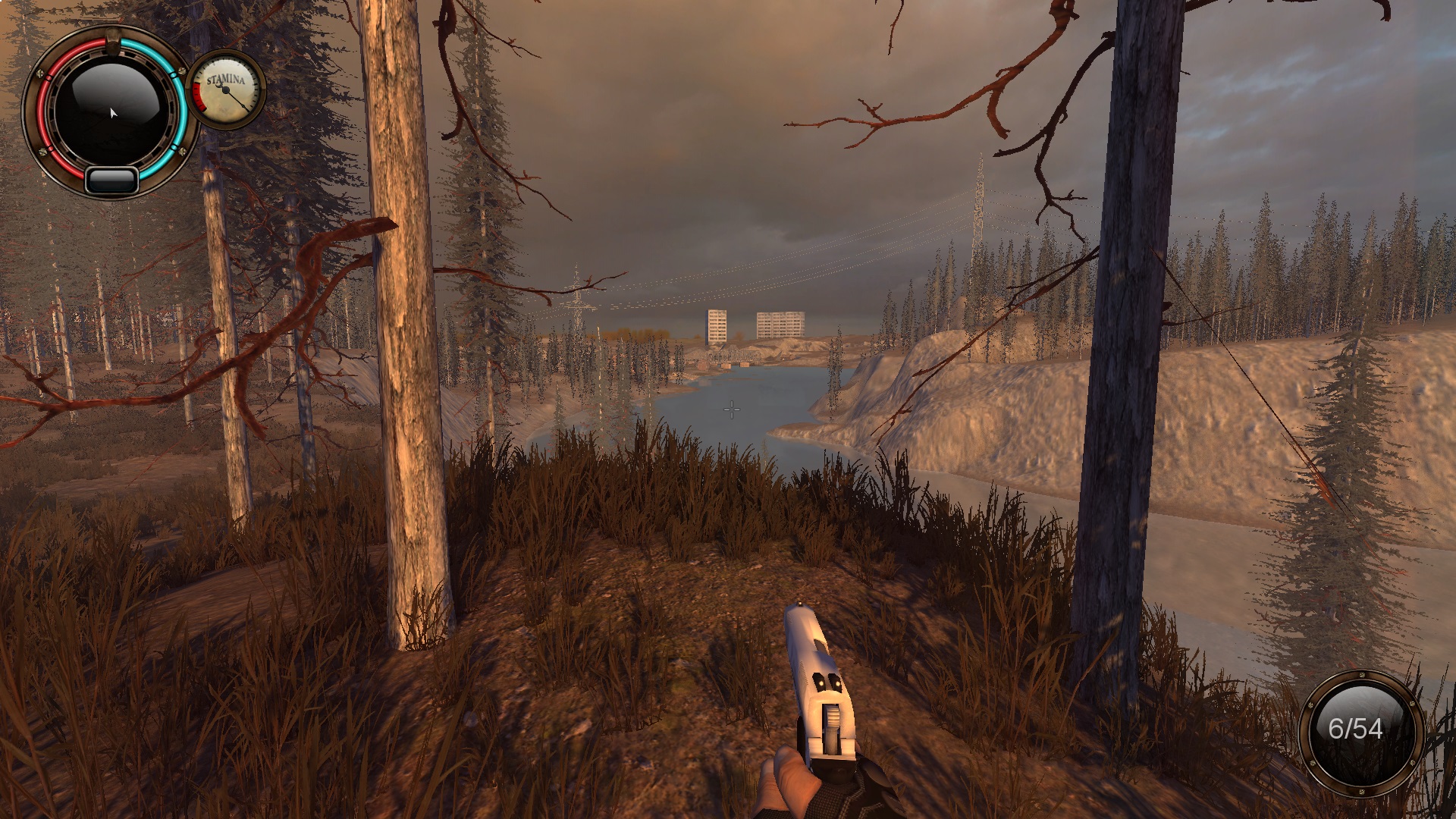Screen dimensions: 1456x819
Task: Click the circular radar minimap
Action: [x=111, y=112]
